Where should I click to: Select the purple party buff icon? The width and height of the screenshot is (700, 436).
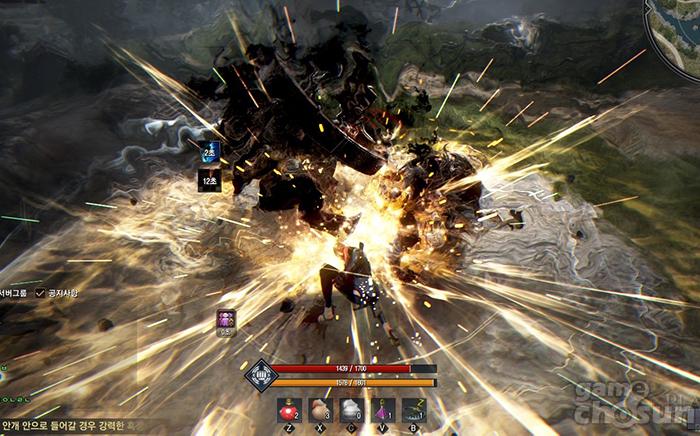click(x=226, y=320)
